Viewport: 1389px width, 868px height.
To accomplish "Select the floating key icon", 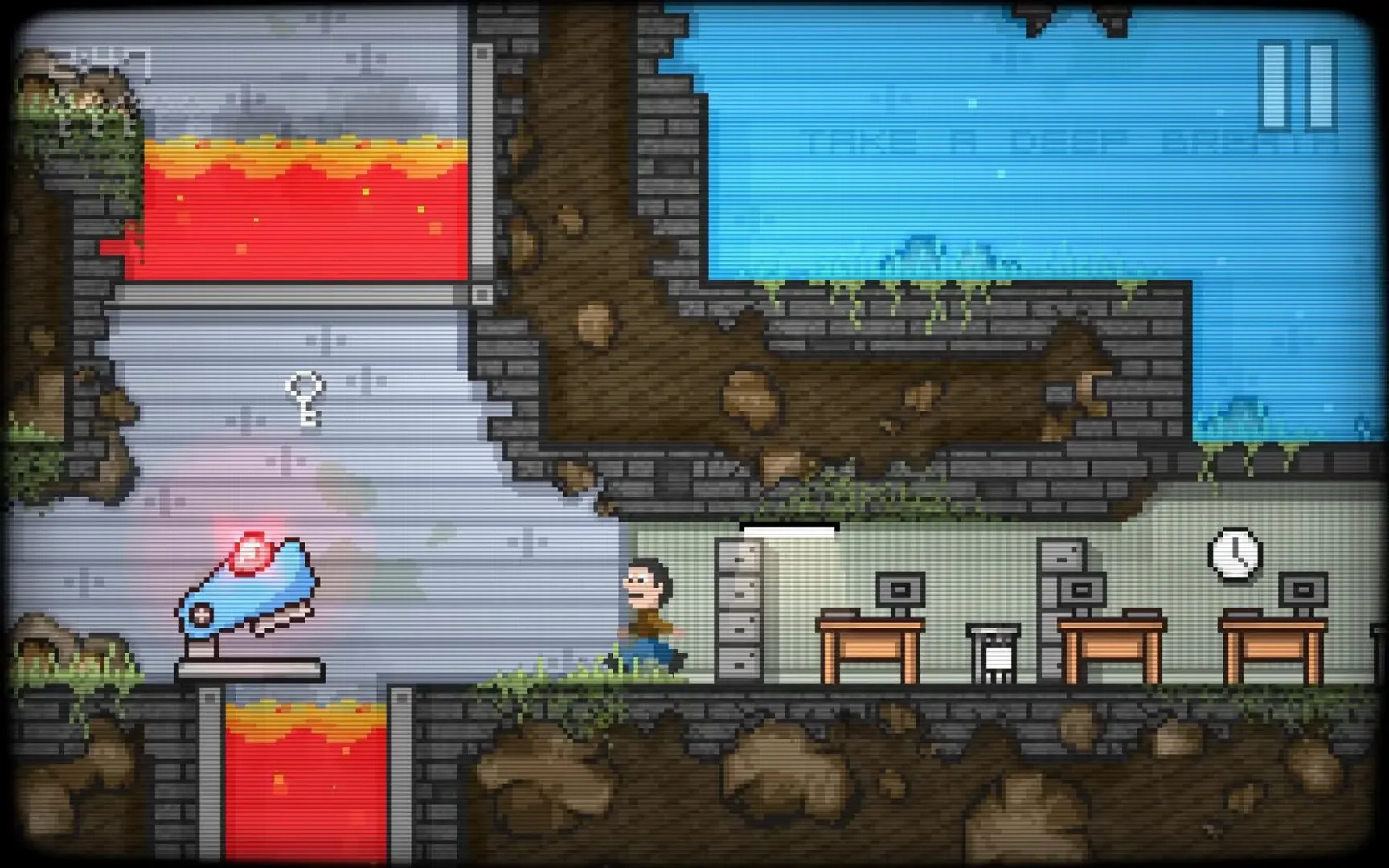I will pos(305,400).
